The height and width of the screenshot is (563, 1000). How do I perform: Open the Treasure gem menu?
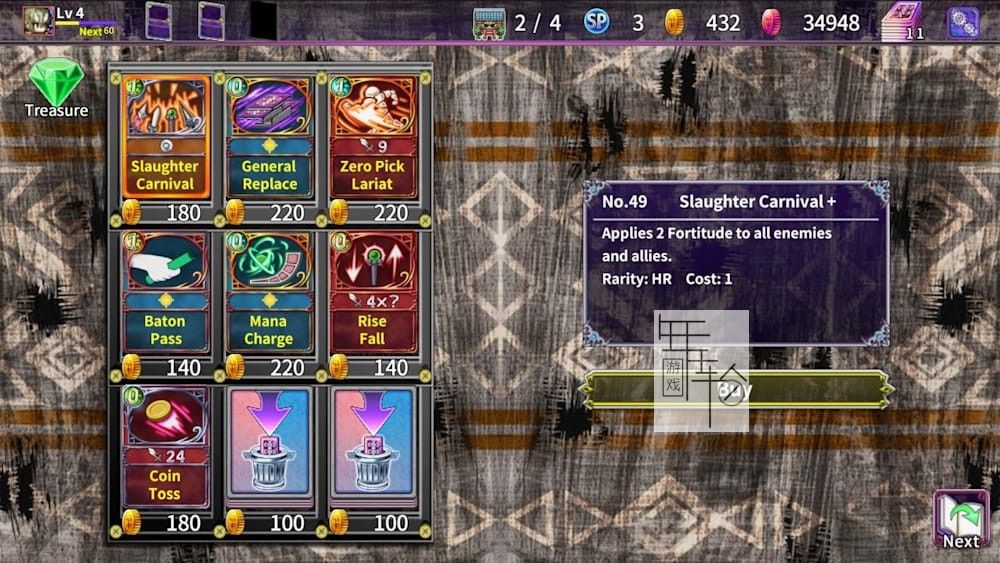pos(56,88)
